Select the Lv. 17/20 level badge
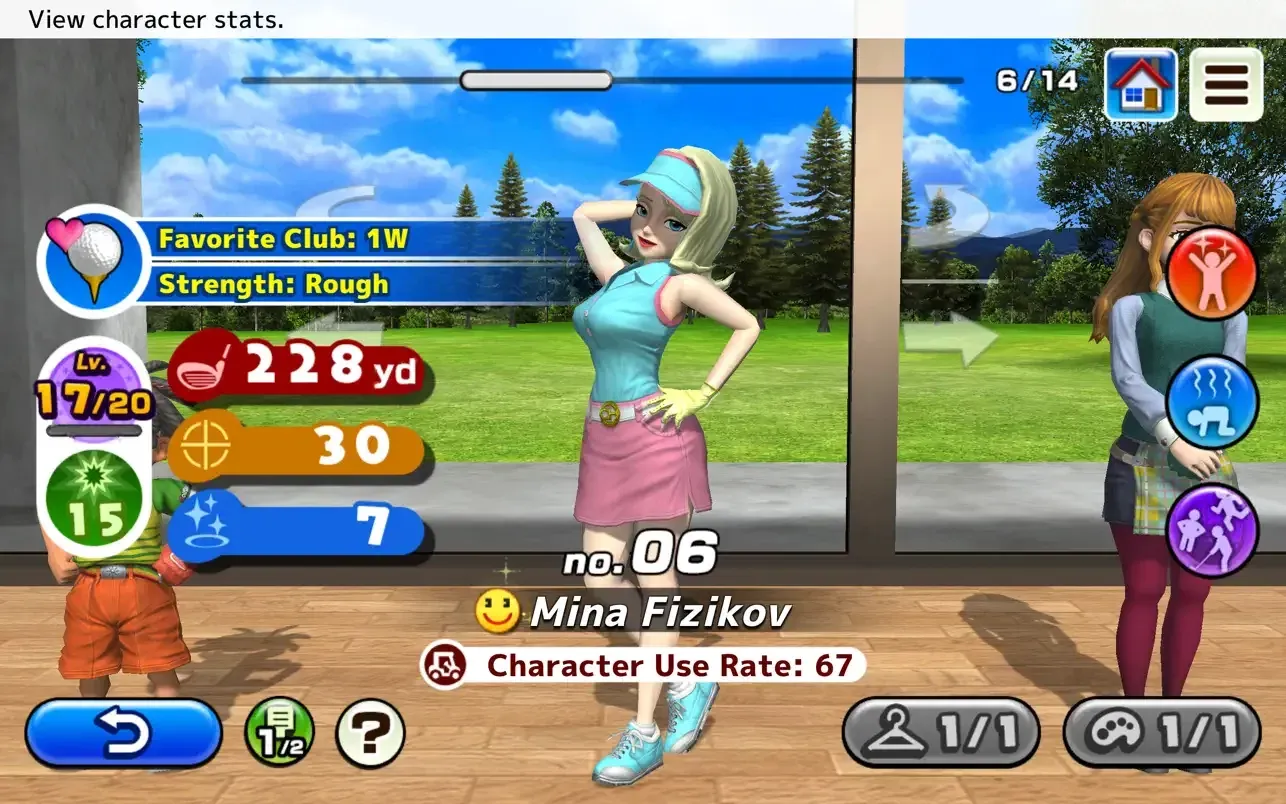Viewport: 1286px width, 804px height. pos(93,390)
